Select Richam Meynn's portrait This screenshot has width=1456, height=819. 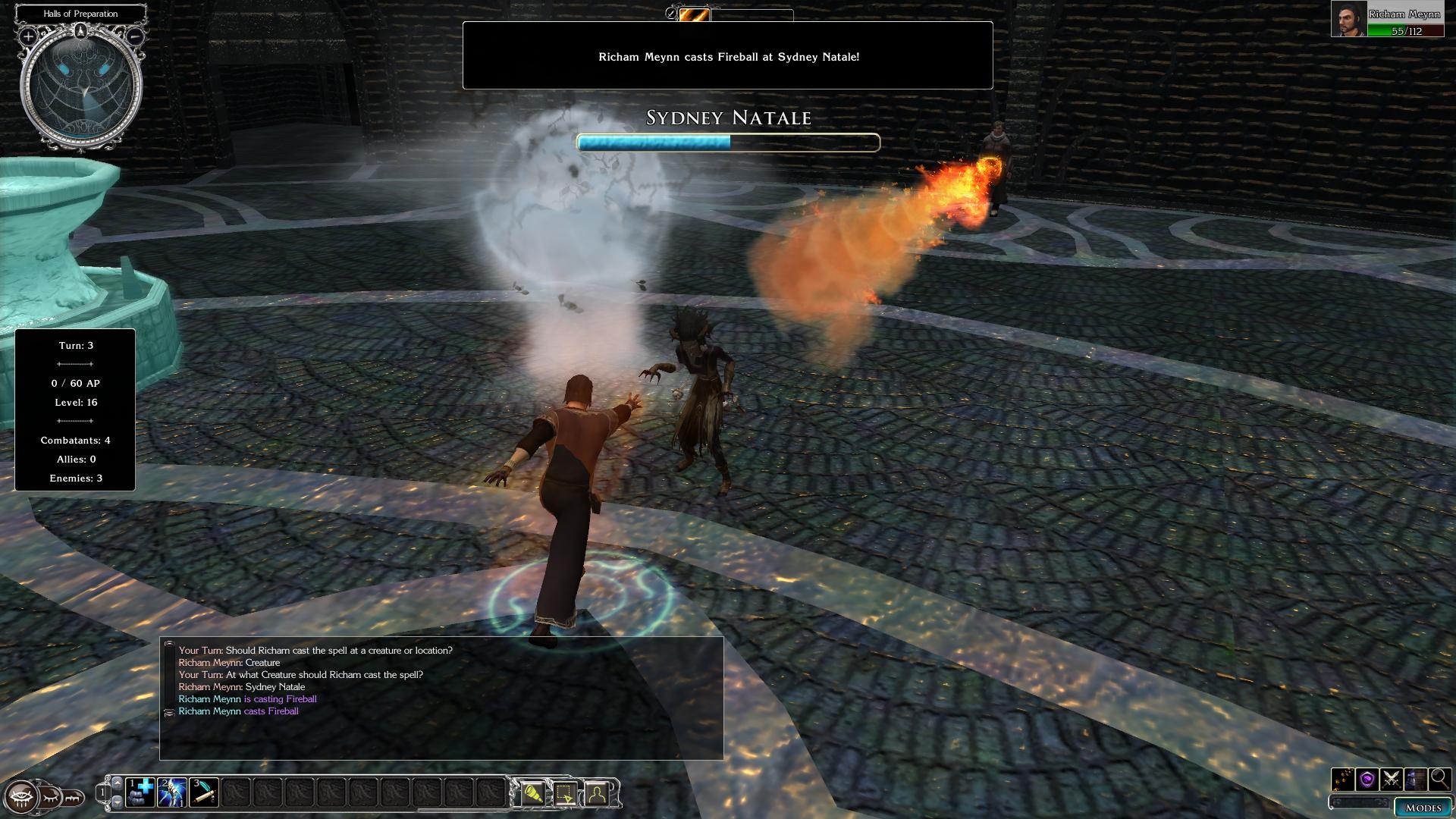(1349, 19)
